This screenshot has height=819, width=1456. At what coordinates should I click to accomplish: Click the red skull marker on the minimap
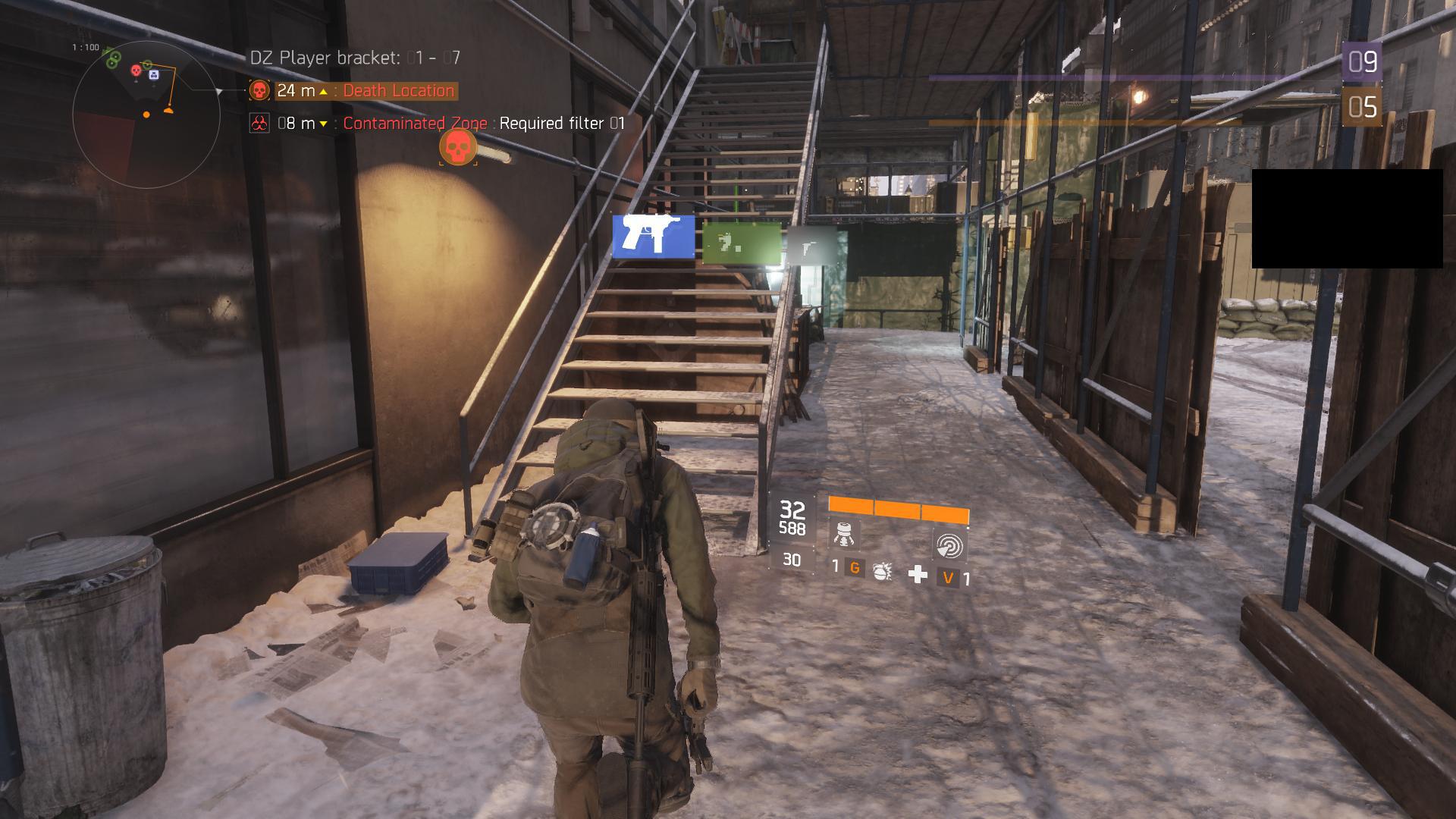[136, 71]
